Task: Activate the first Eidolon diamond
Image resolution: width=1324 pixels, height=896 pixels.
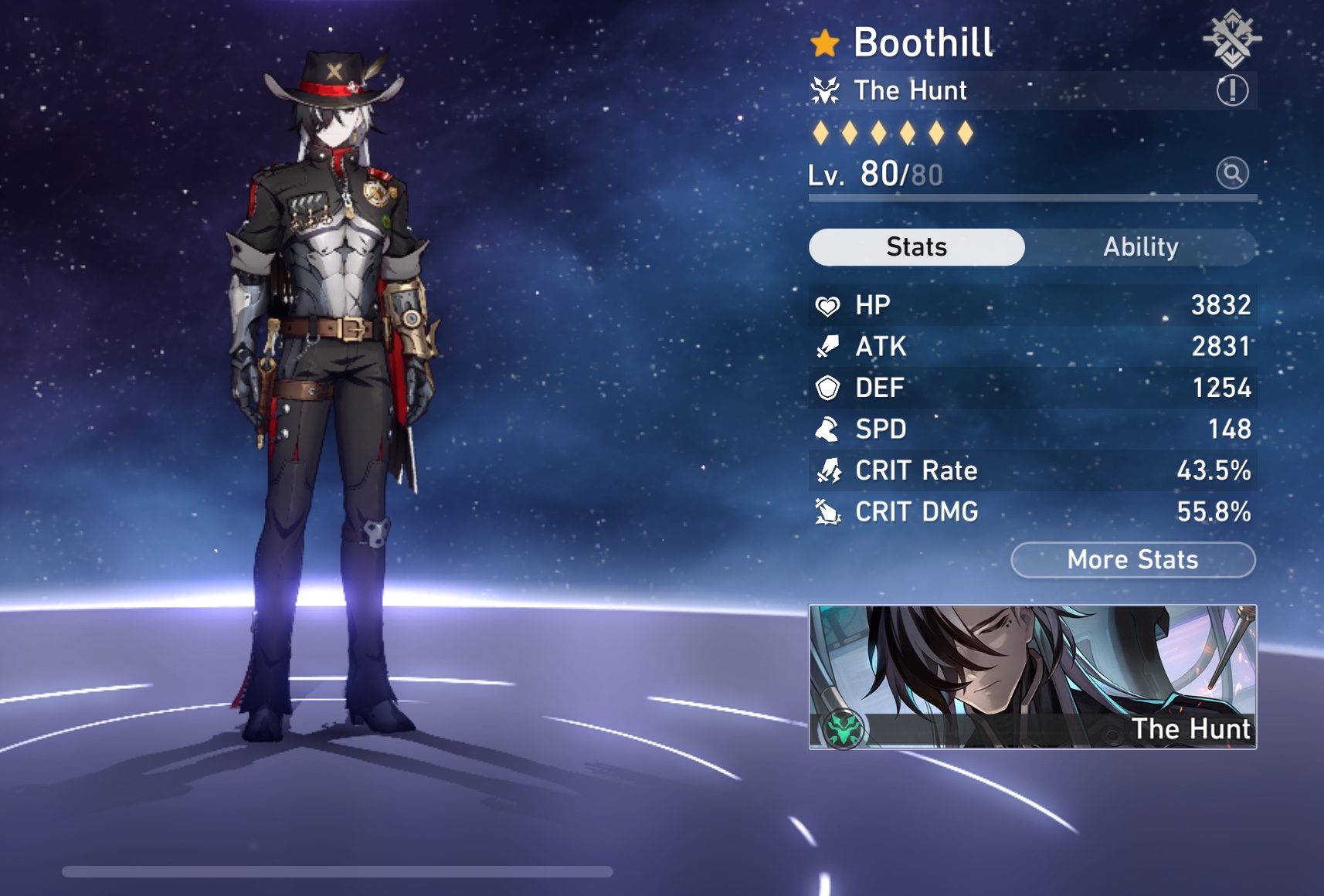Action: [822, 133]
